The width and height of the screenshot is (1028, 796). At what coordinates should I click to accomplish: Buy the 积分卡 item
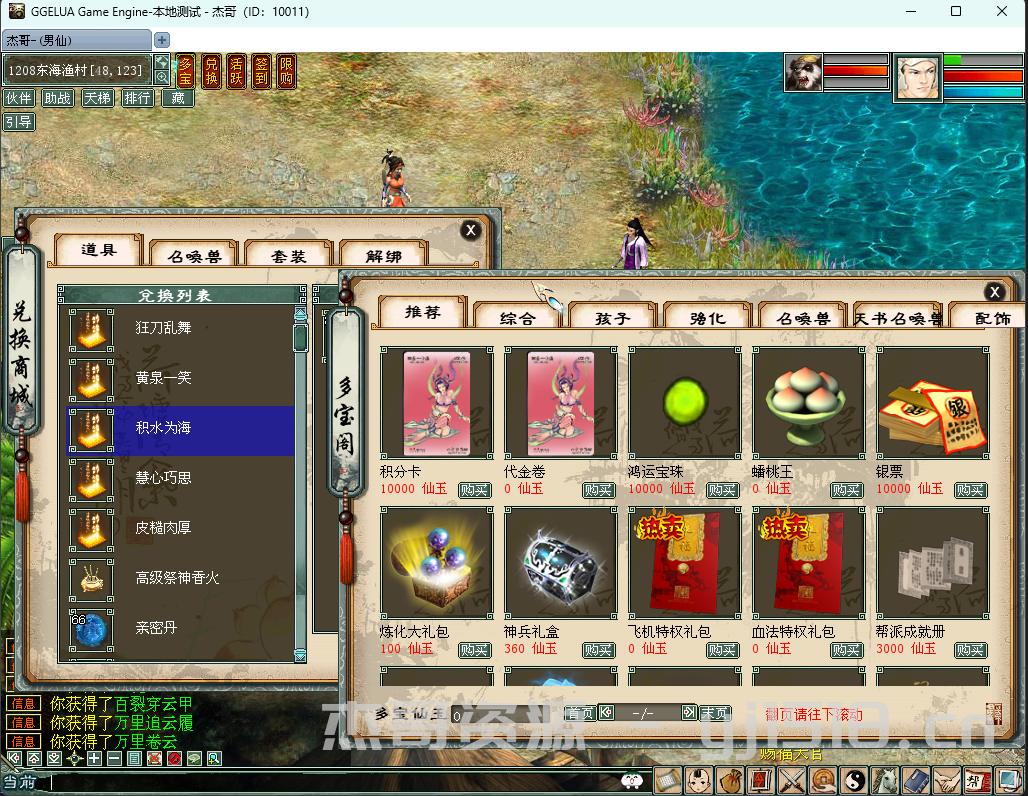click(x=474, y=490)
